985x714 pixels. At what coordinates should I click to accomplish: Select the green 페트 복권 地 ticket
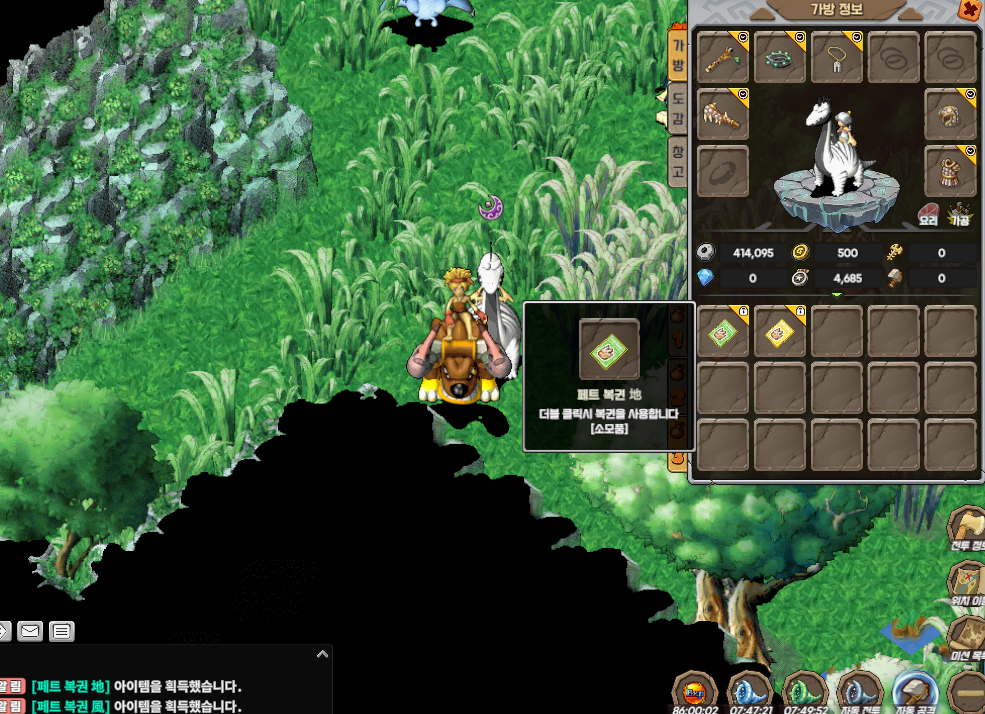tap(722, 332)
